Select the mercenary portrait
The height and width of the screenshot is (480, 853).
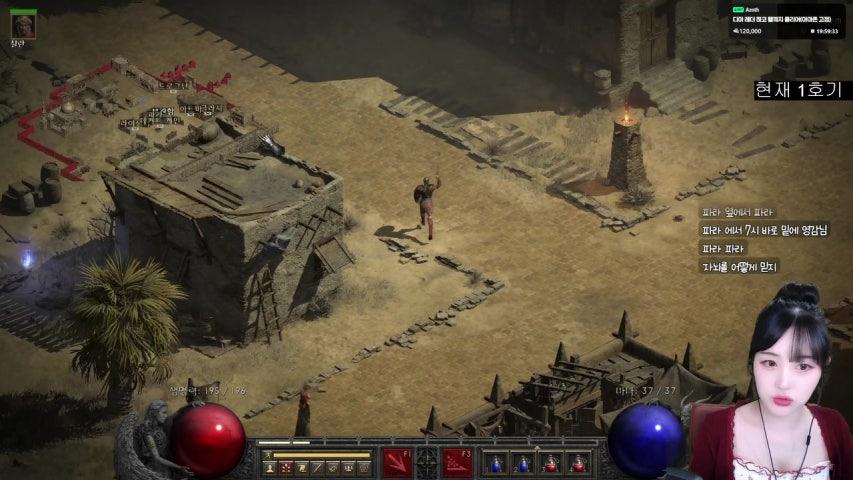22,25
